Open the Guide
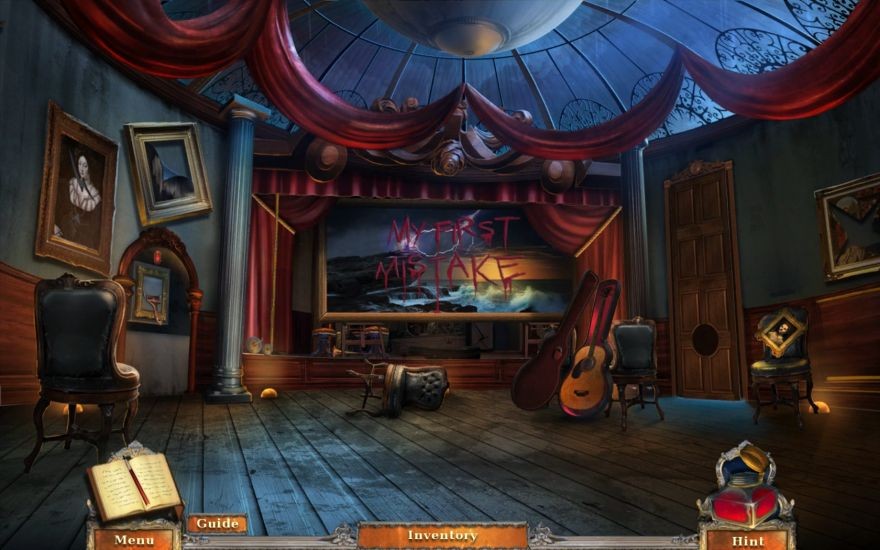Image resolution: width=880 pixels, height=550 pixels. pos(217,524)
